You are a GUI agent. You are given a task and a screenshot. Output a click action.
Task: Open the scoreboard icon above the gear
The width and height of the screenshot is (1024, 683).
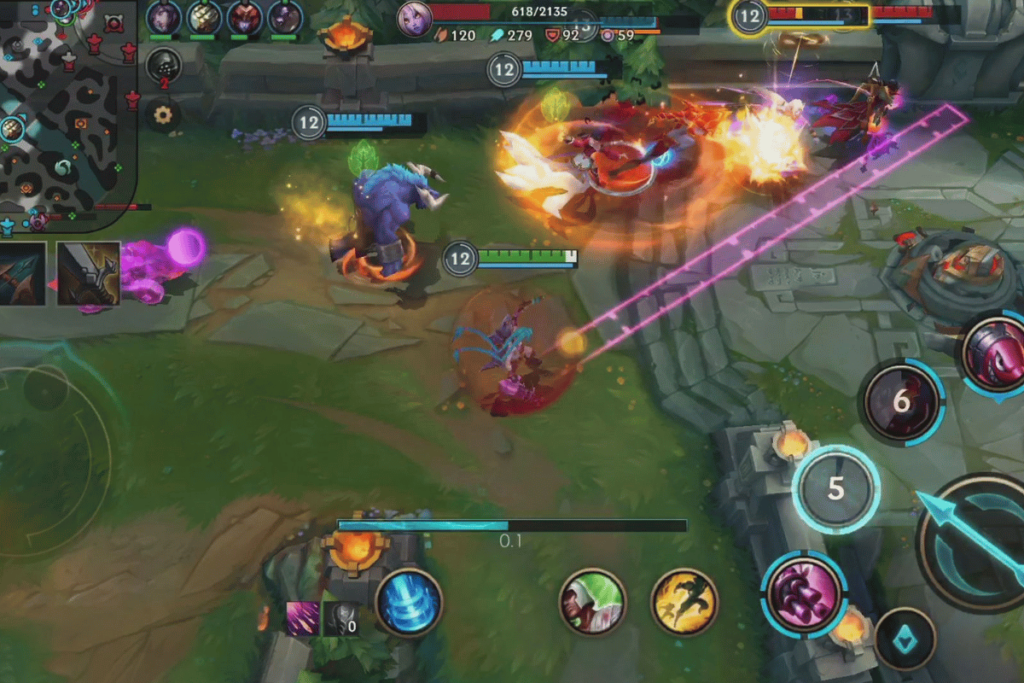pos(163,66)
